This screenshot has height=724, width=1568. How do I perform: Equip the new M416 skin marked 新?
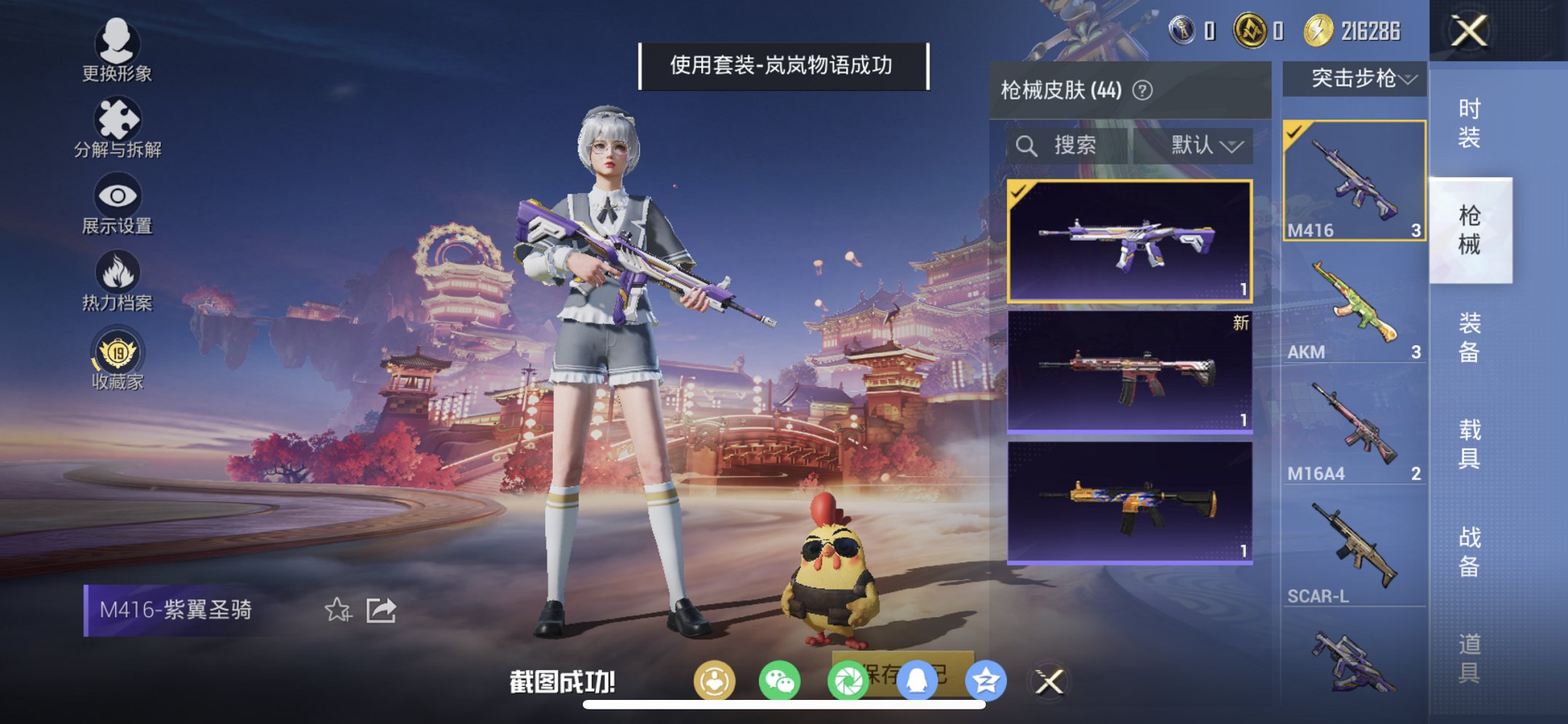pyautogui.click(x=1129, y=371)
